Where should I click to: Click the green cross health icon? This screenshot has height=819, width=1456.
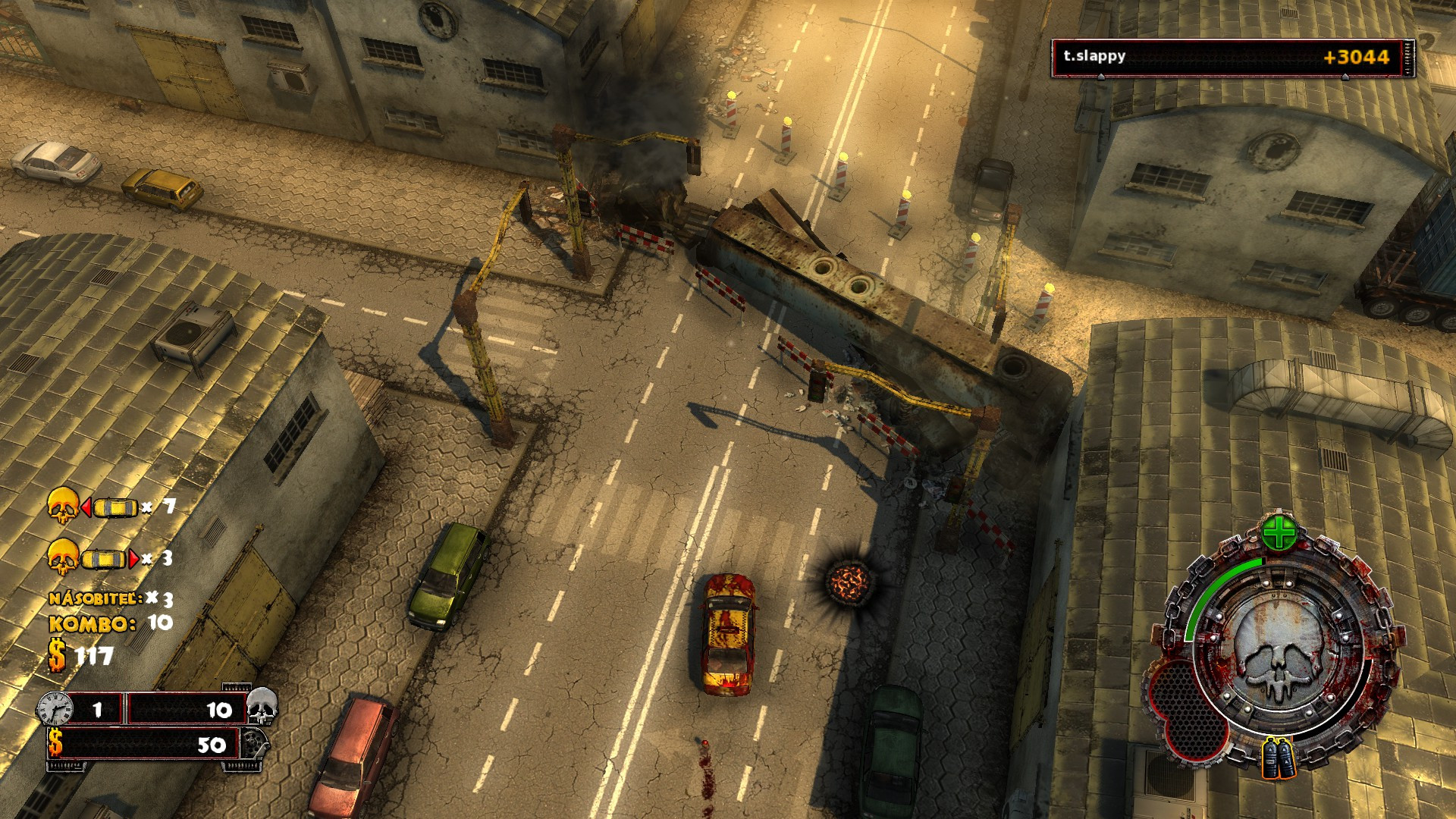1279,533
